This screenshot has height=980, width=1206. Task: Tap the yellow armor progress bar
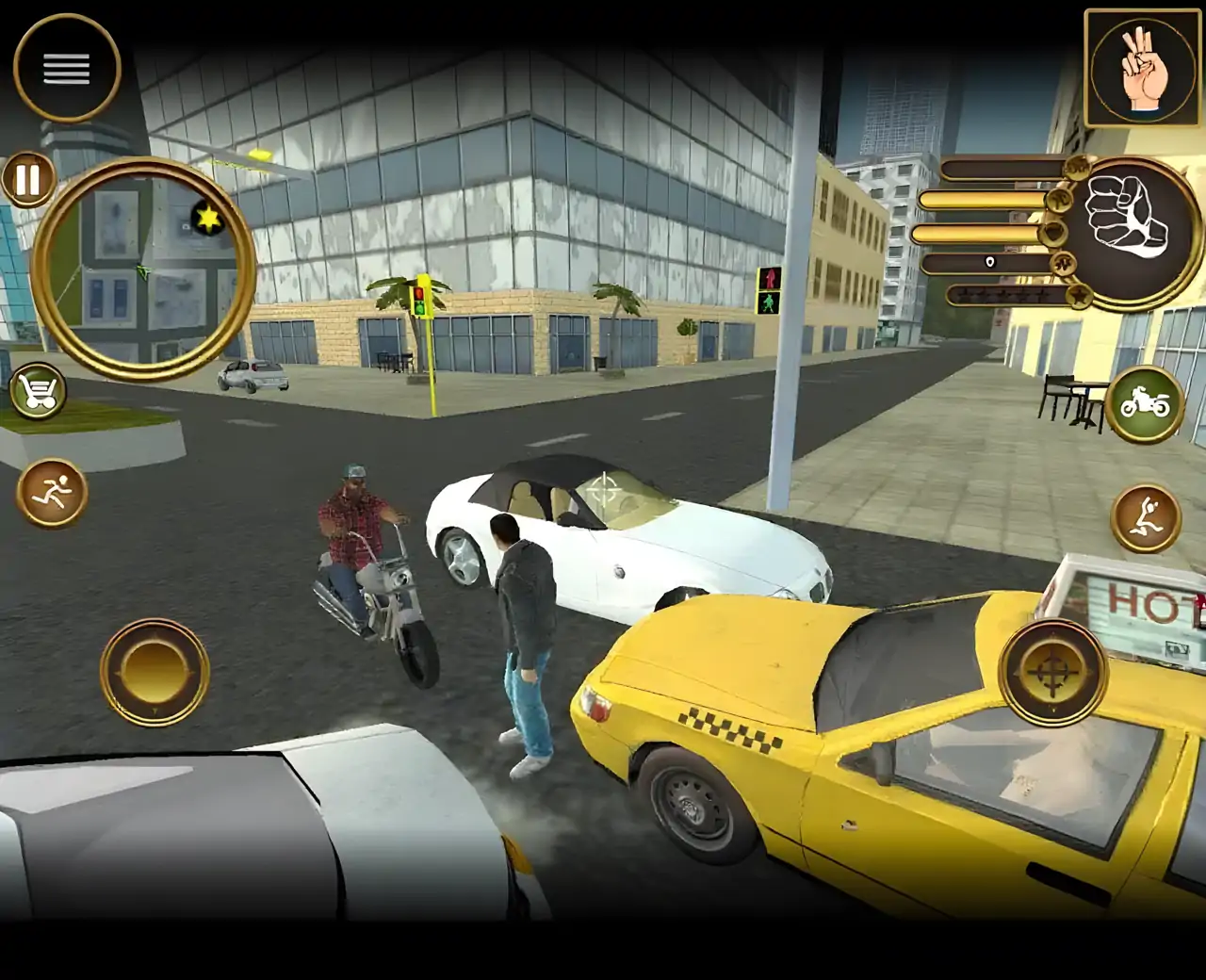point(980,202)
